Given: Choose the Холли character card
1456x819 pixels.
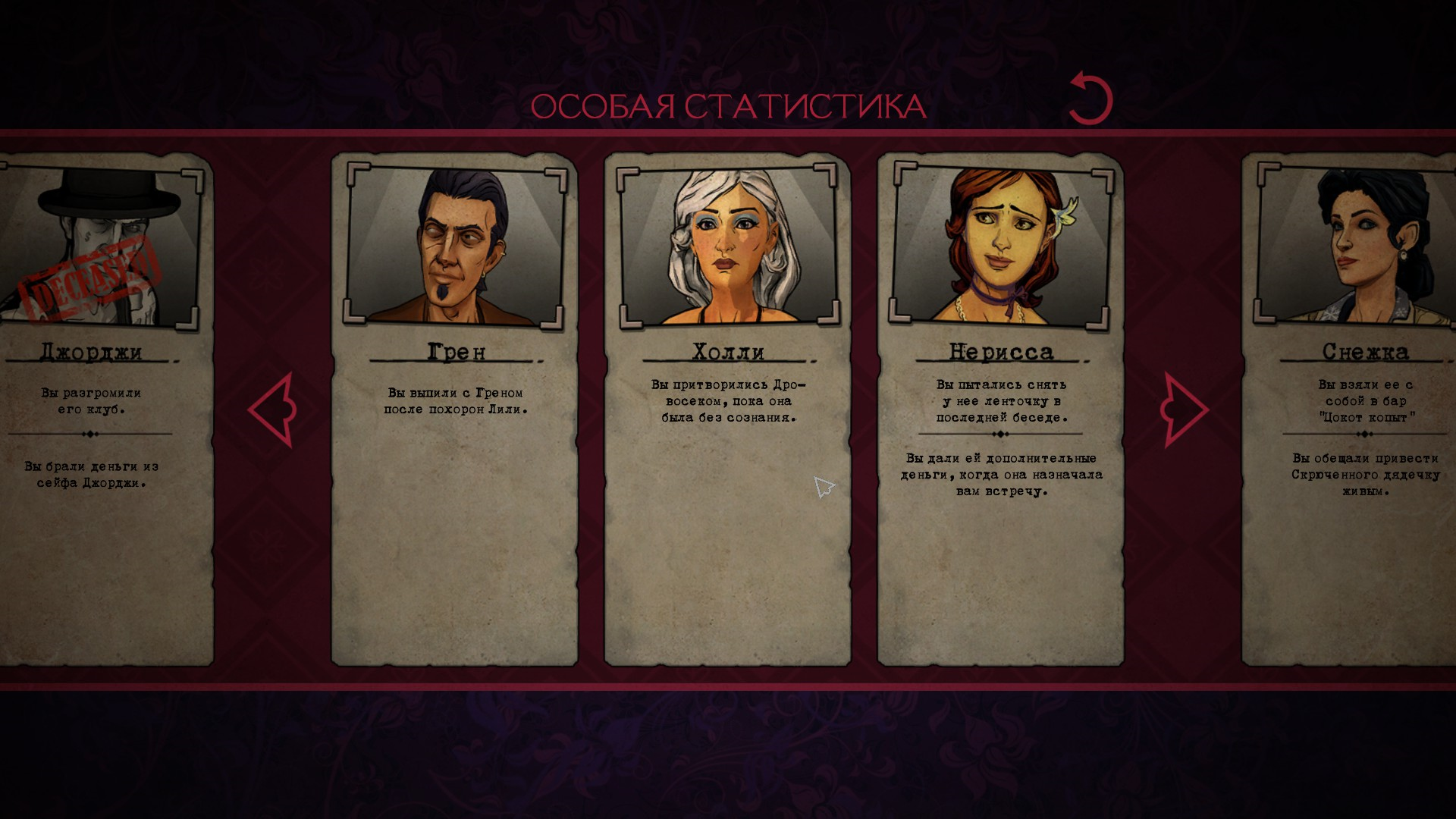Looking at the screenshot, I should point(727,409).
